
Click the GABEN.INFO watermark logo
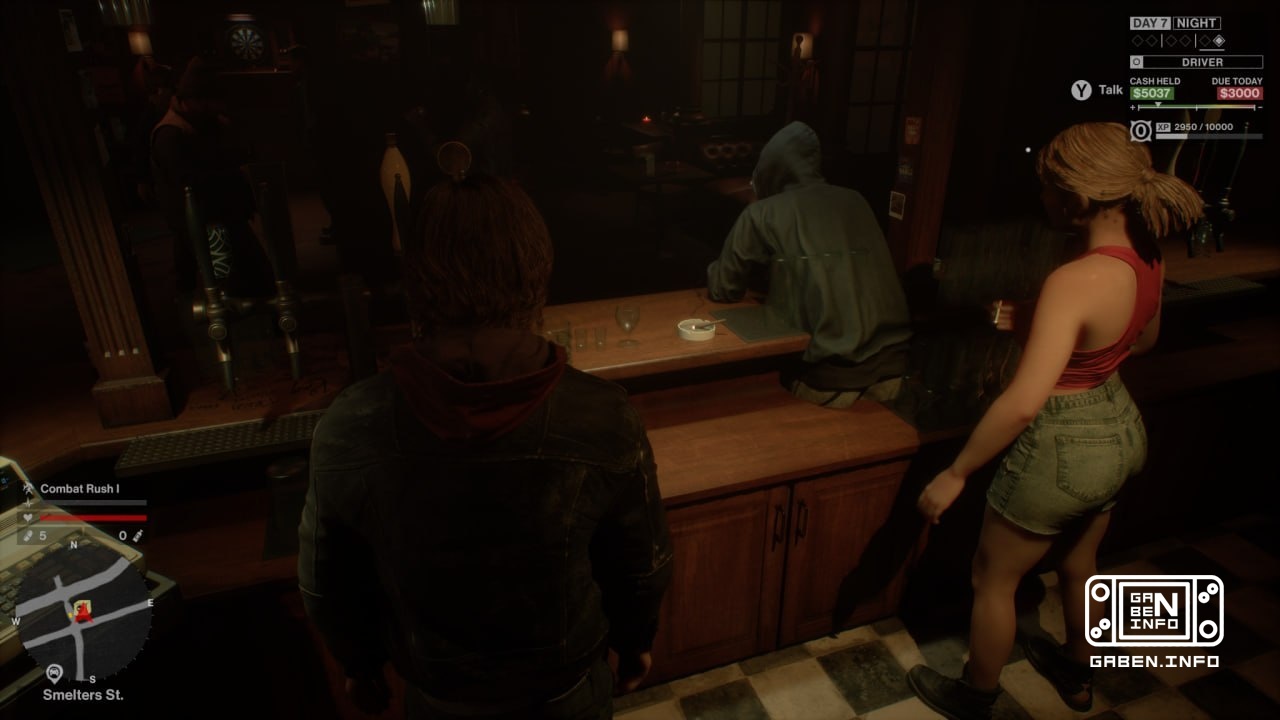(x=1154, y=610)
